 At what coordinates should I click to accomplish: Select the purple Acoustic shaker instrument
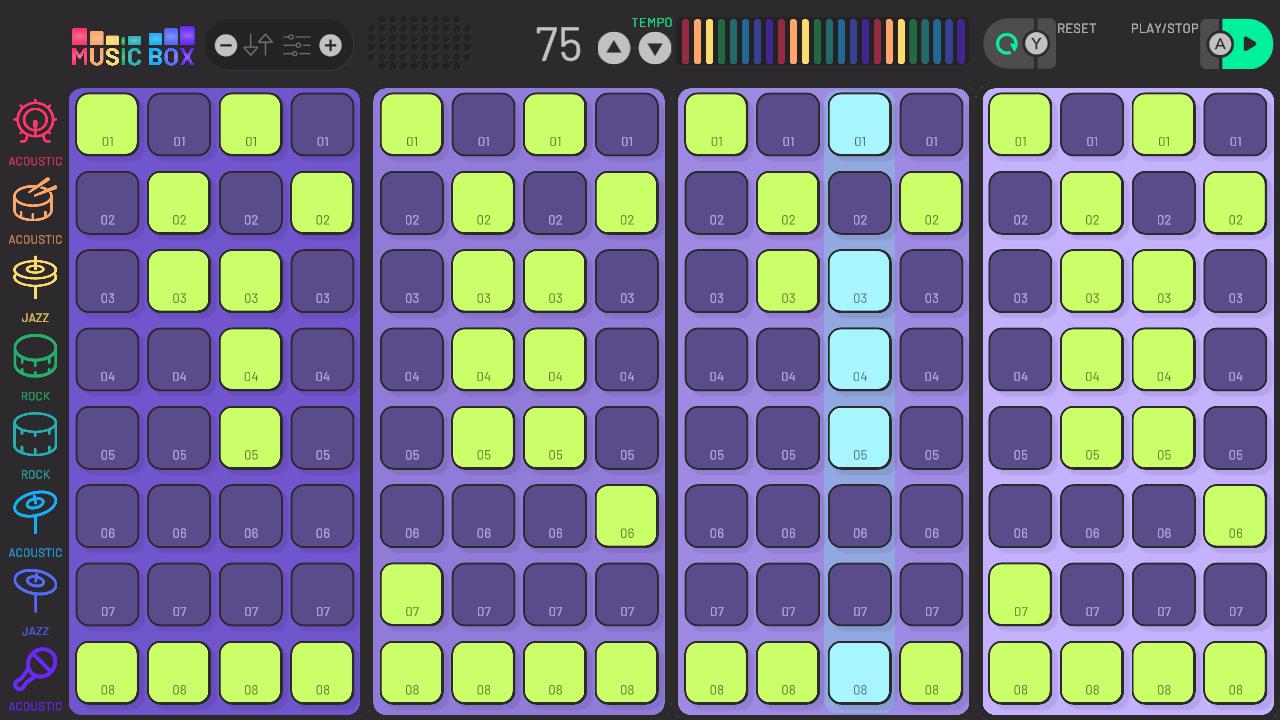(x=35, y=668)
